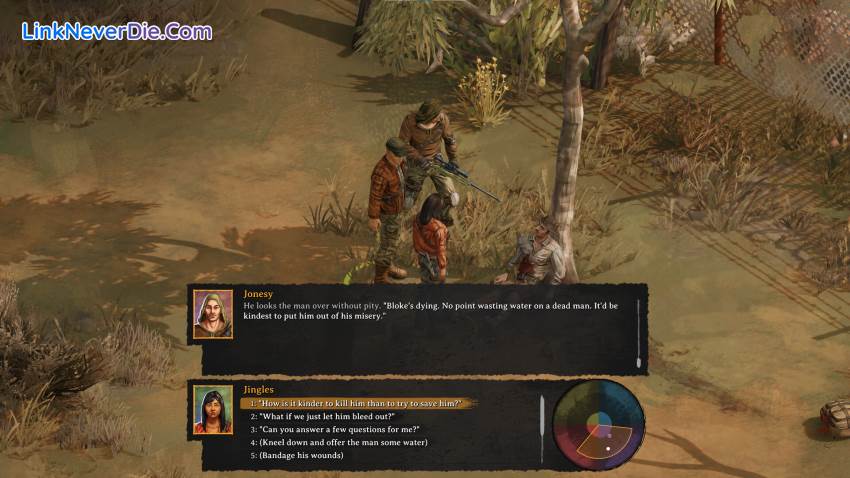Click Jonesy's speaker portrait
Viewport: 850px width, 478px height.
click(213, 314)
